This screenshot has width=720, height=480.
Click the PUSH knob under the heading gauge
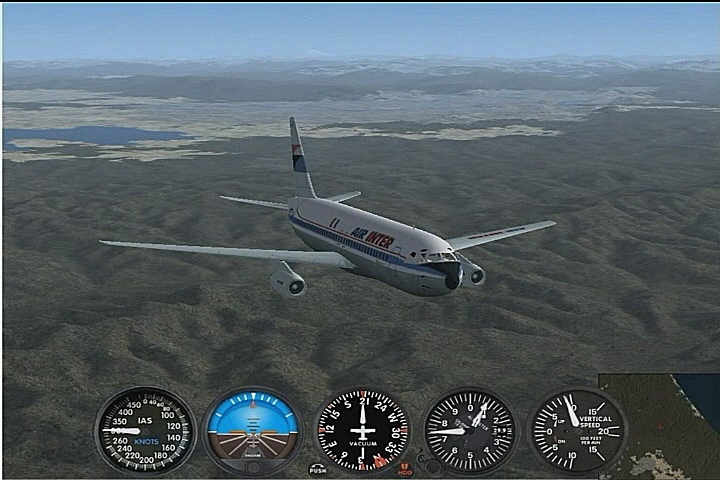(x=318, y=467)
